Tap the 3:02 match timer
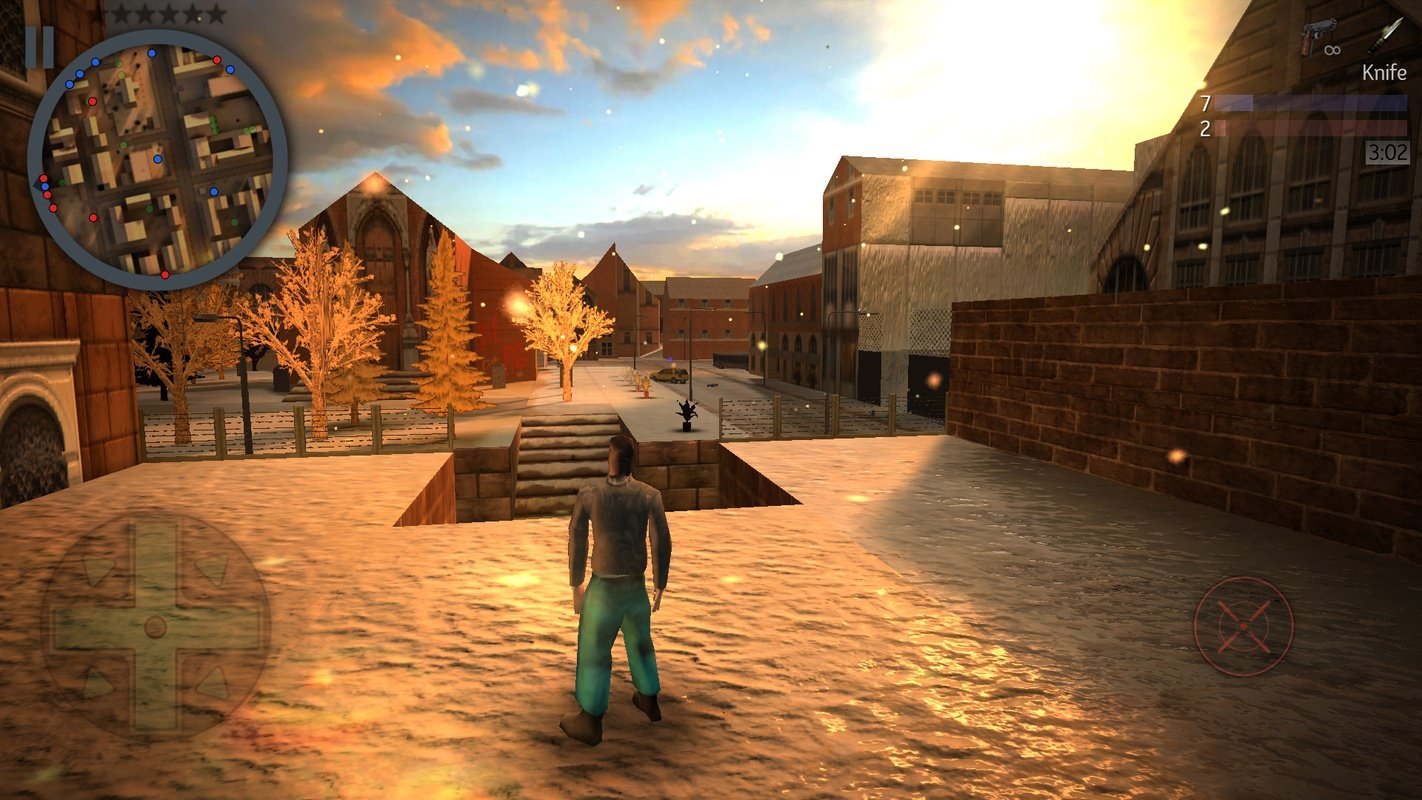Screen dimensions: 1422x800 click(1388, 151)
